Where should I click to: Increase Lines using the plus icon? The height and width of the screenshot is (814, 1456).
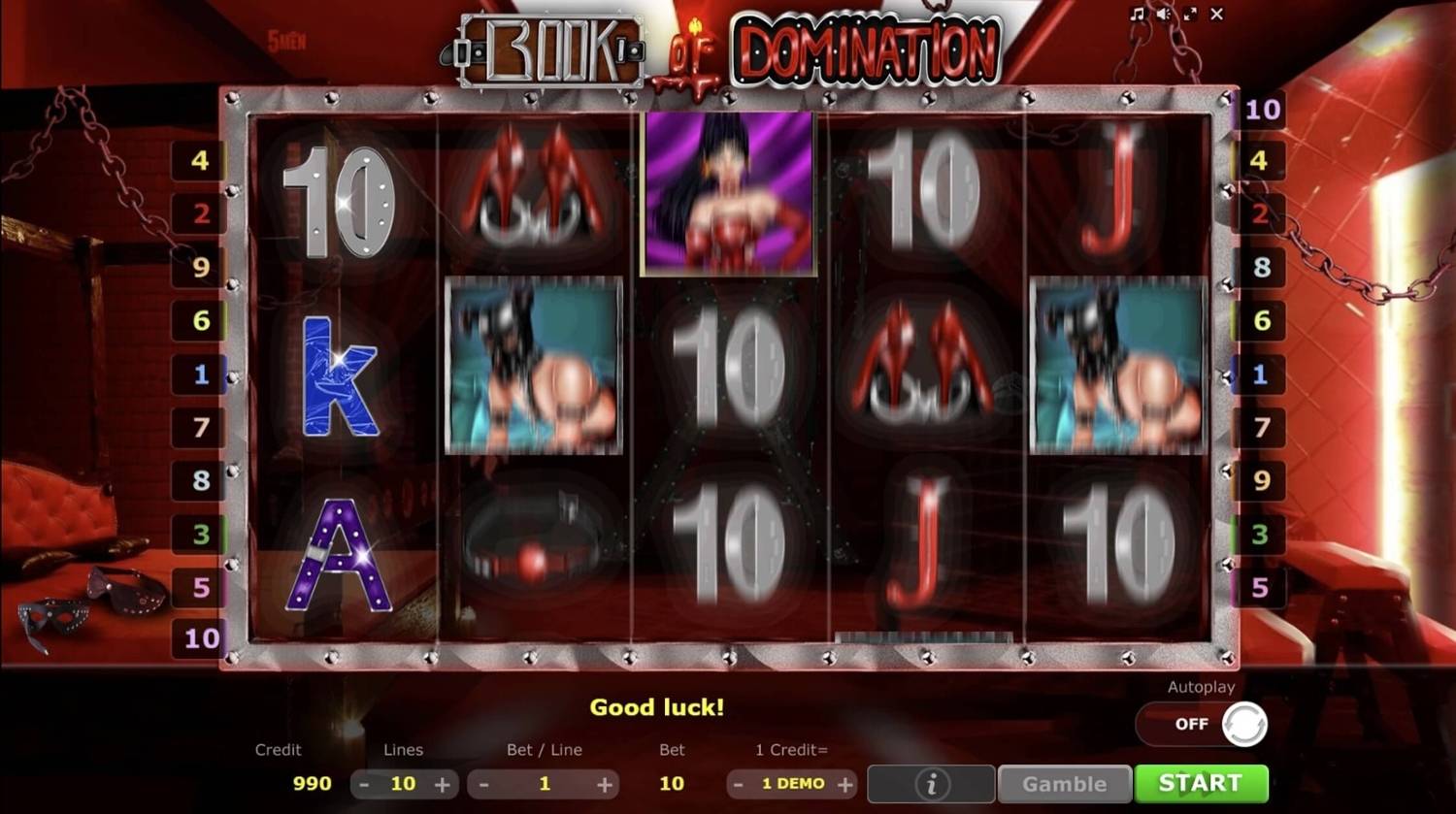click(x=445, y=784)
